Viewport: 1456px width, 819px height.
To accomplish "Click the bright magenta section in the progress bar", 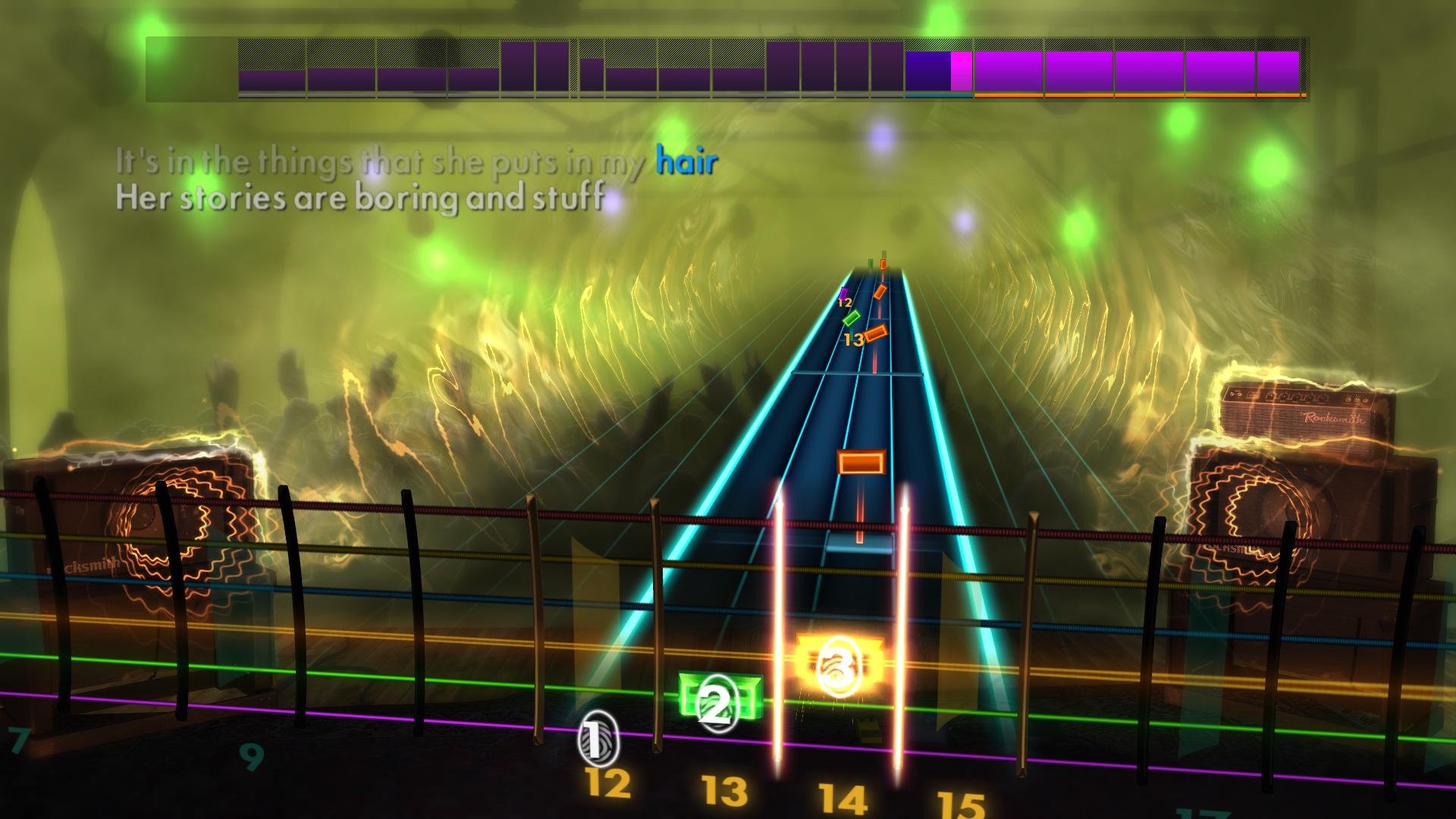I will pyautogui.click(x=961, y=68).
